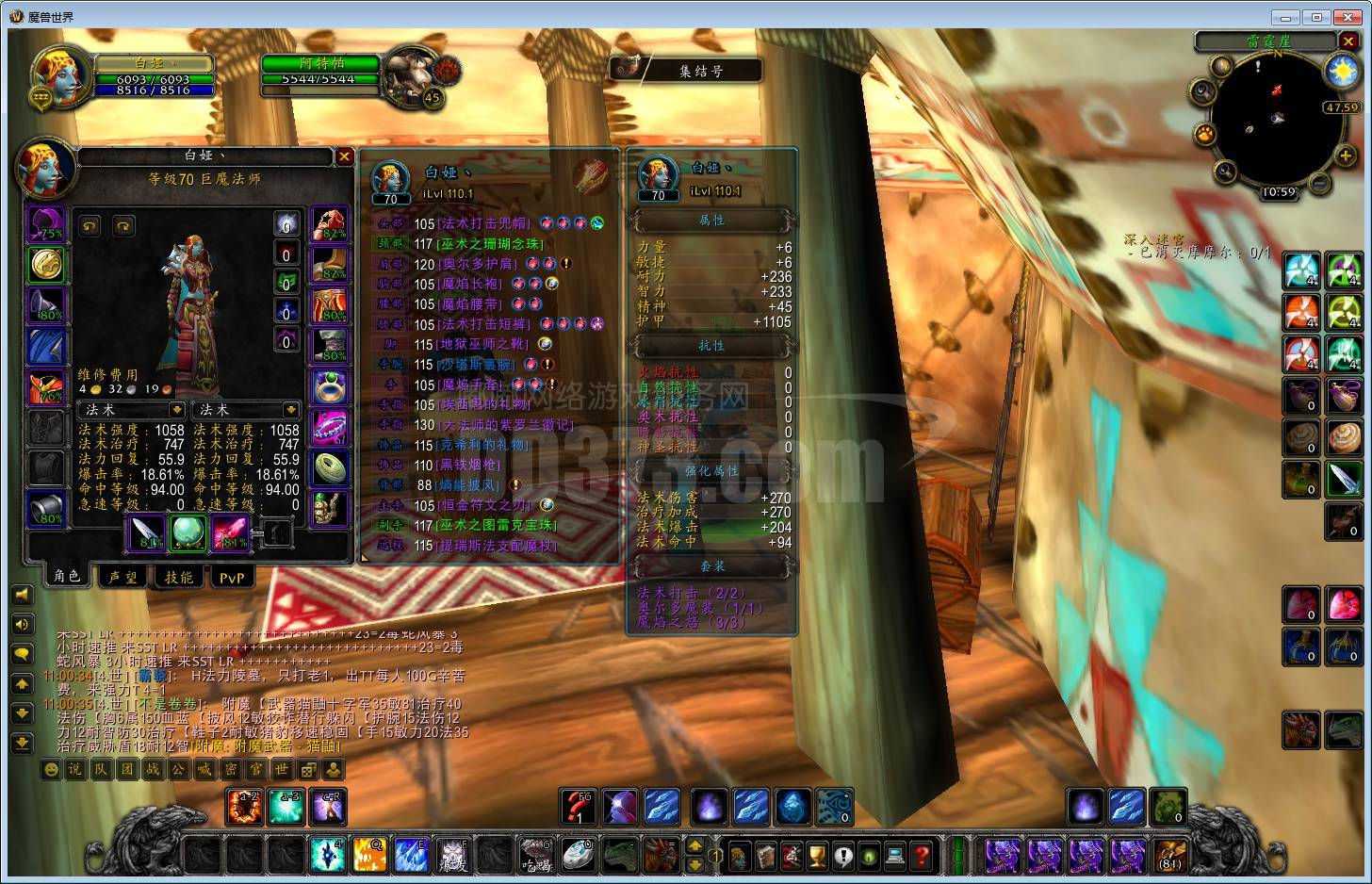1372x884 pixels.
Task: Close the minimap with its red X
Action: tap(1349, 41)
